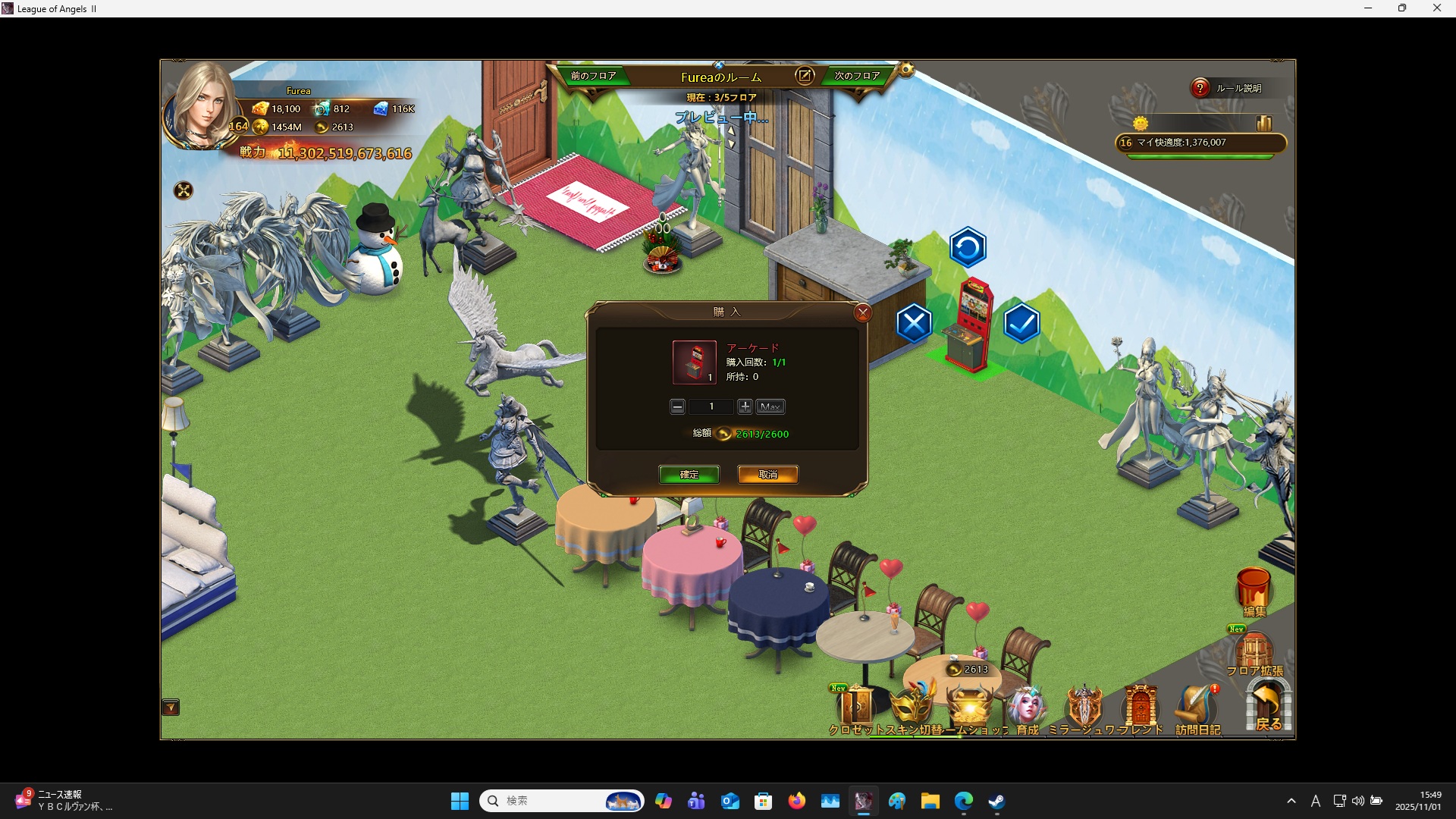Click the purchase quantity number field

(x=711, y=407)
